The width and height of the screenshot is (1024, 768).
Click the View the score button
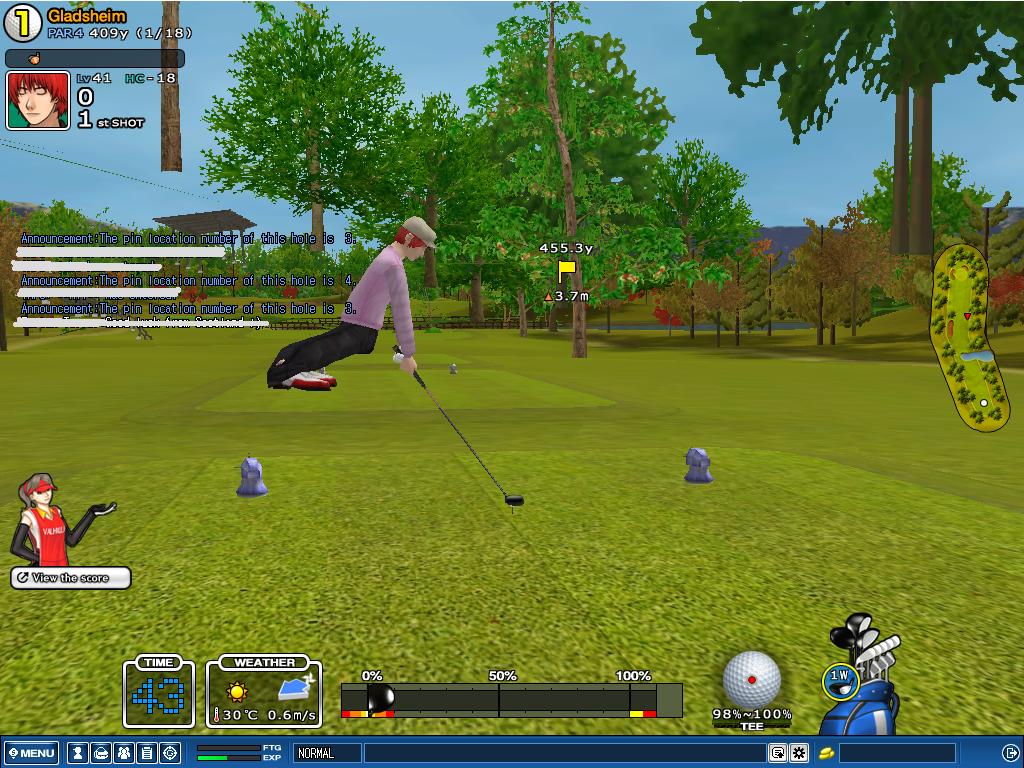[71, 578]
